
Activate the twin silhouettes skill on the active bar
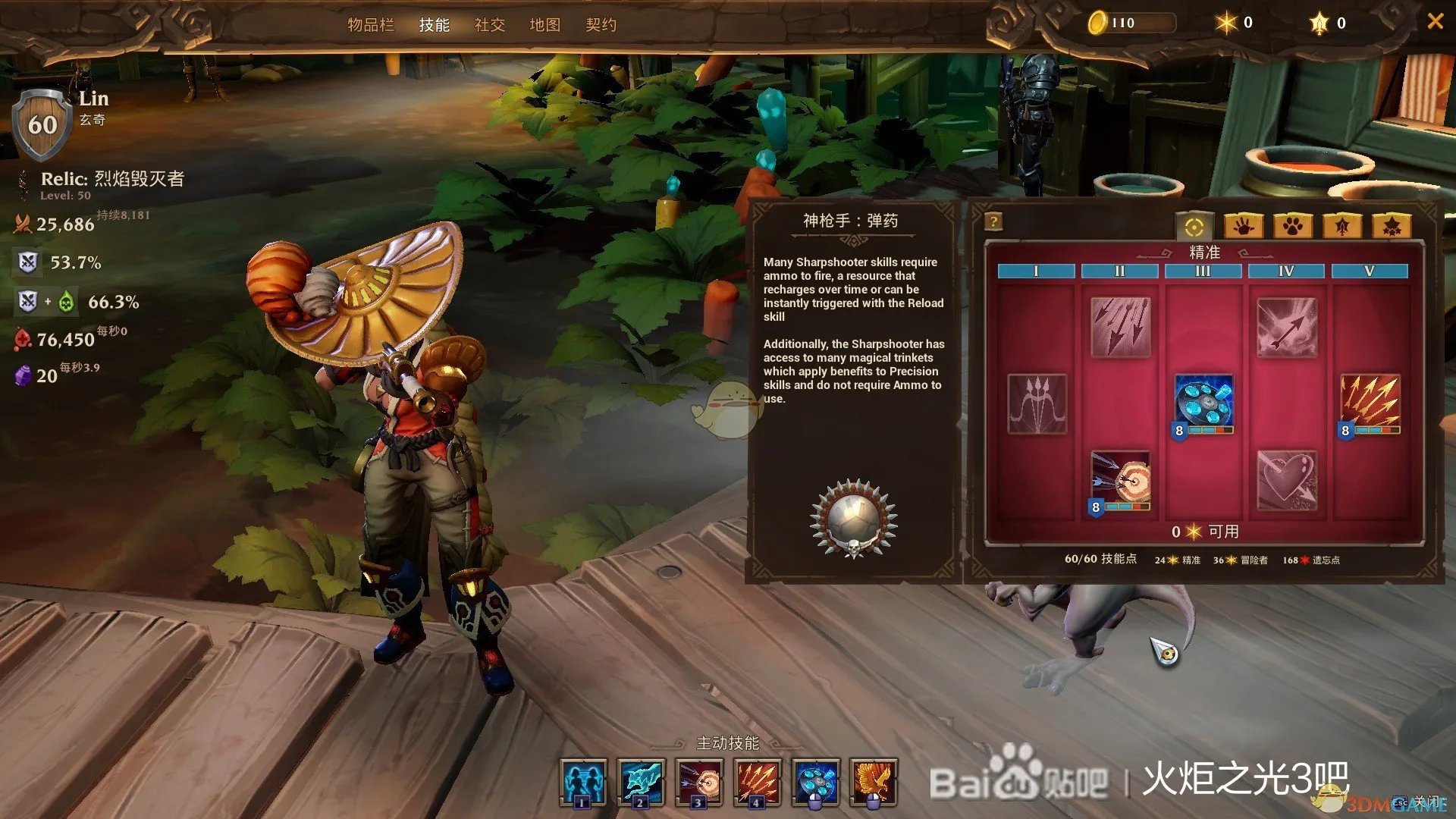tap(583, 781)
